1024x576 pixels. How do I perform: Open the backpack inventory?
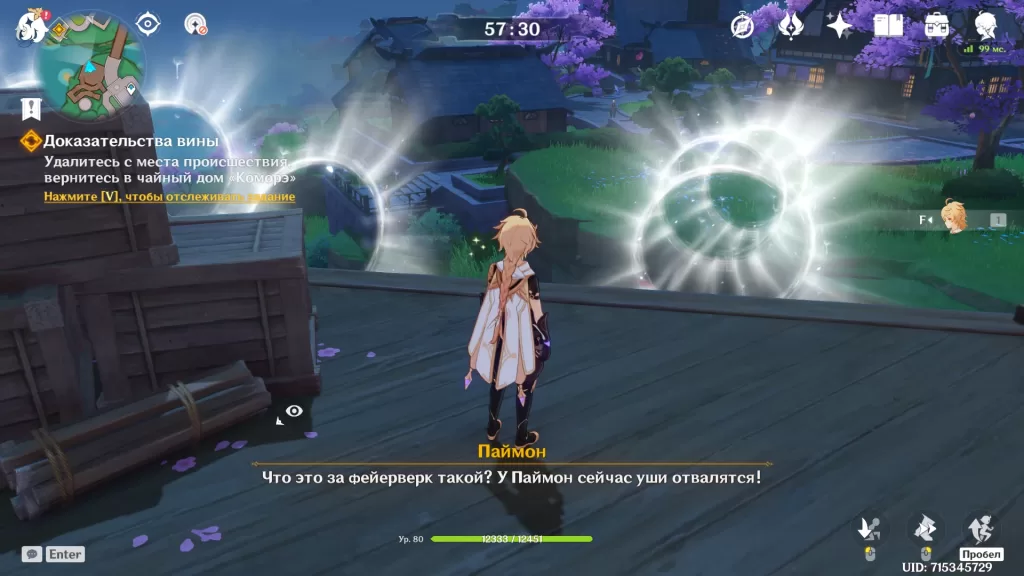937,25
